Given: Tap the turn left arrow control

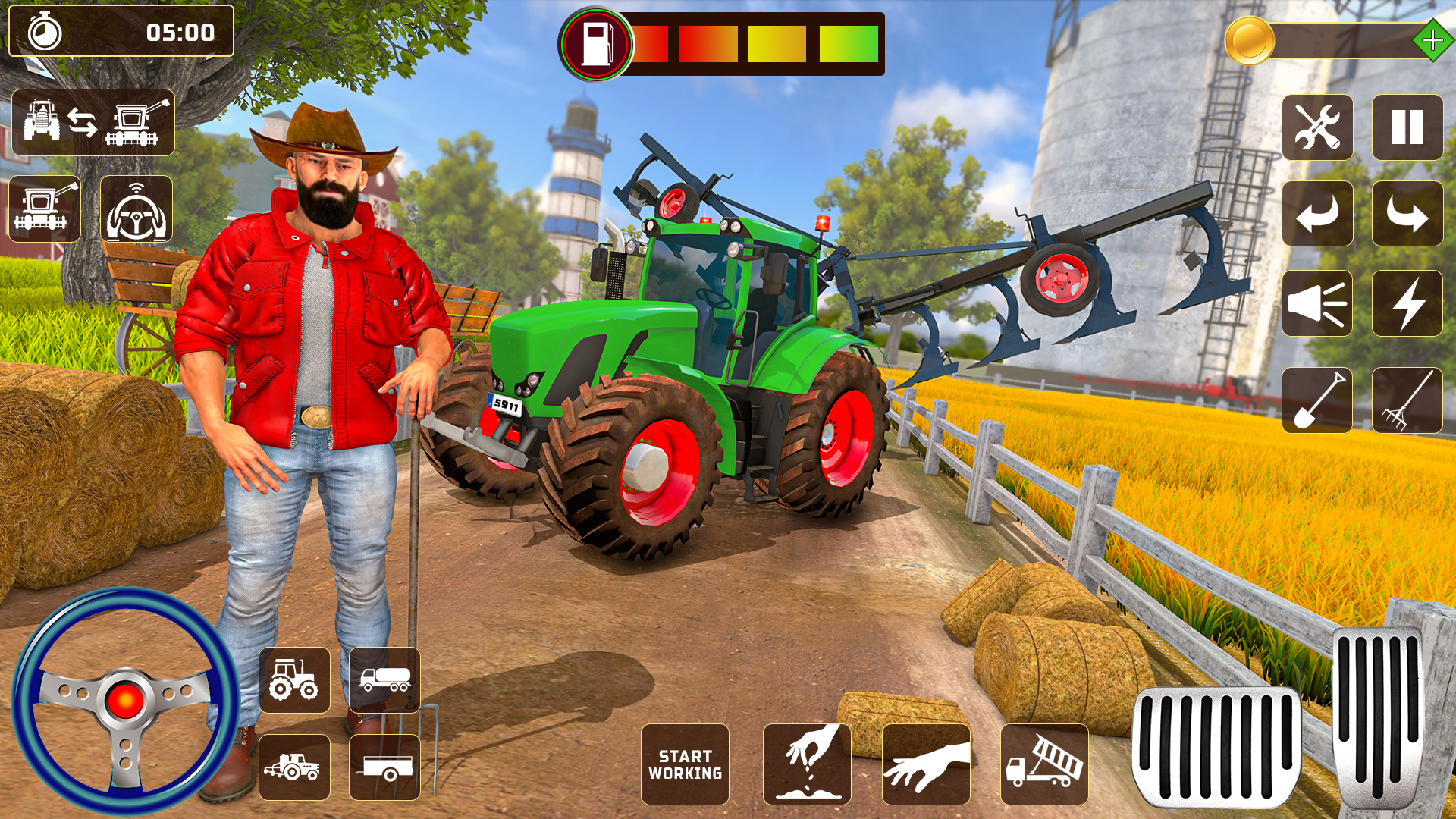Looking at the screenshot, I should tap(1317, 215).
